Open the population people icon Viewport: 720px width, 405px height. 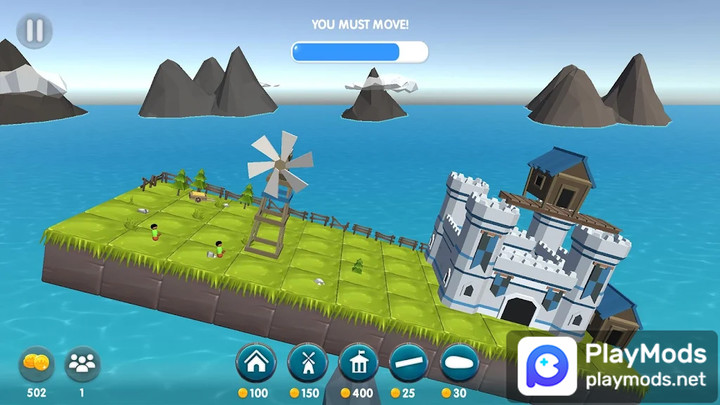[x=82, y=364]
